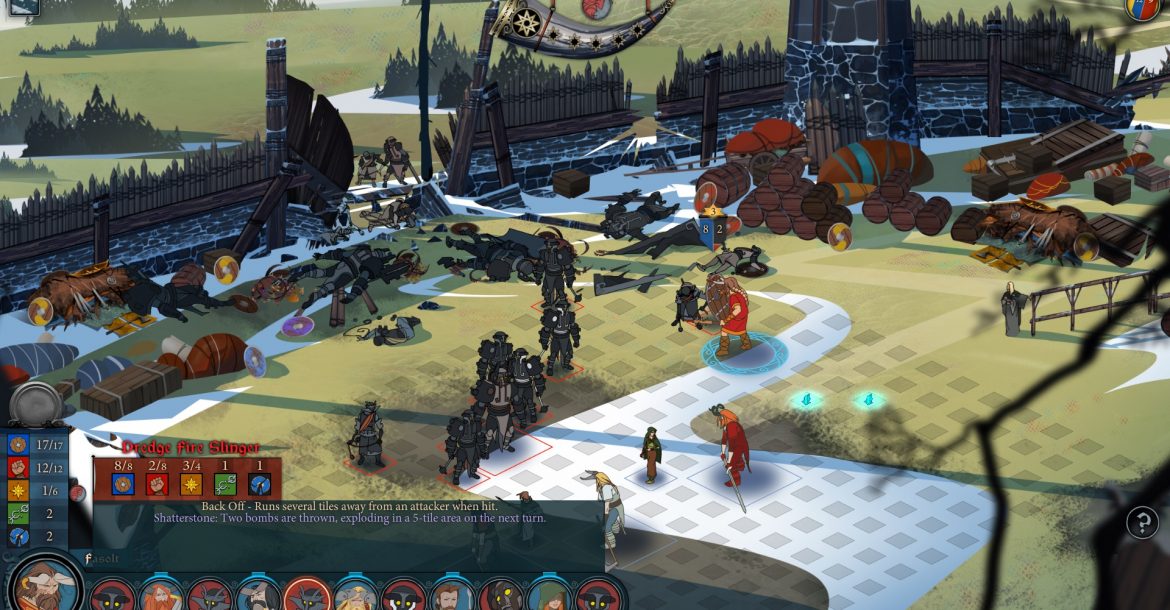Screen dimensions: 1170x610
Task: Click Fasolt's armor icon showing 17/17
Action: tap(18, 444)
